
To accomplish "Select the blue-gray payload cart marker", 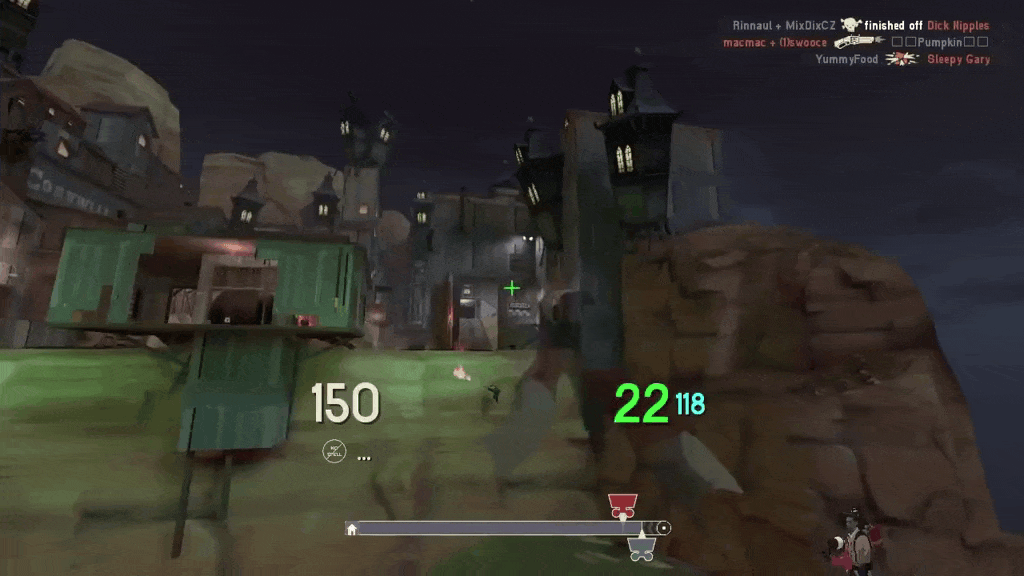I will coord(641,548).
